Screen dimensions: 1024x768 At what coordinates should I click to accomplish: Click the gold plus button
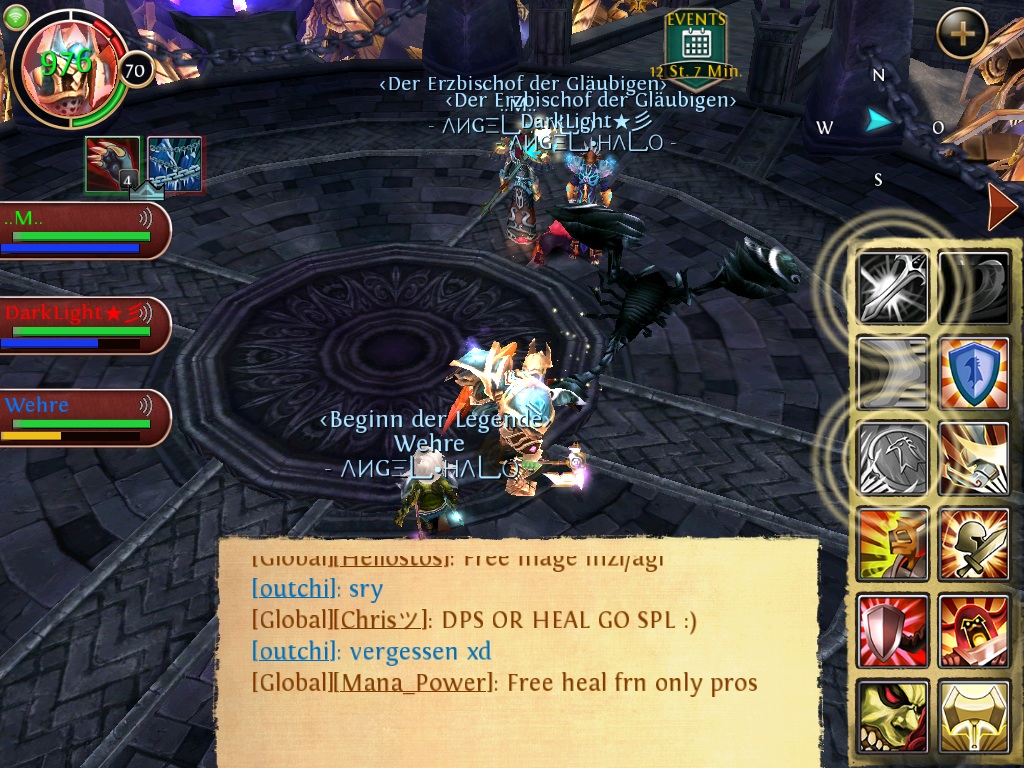[x=961, y=34]
